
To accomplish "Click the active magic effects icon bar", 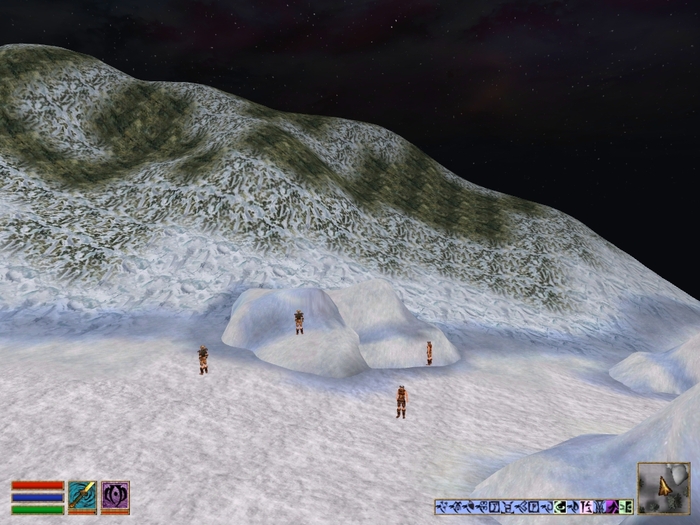I will (534, 506).
